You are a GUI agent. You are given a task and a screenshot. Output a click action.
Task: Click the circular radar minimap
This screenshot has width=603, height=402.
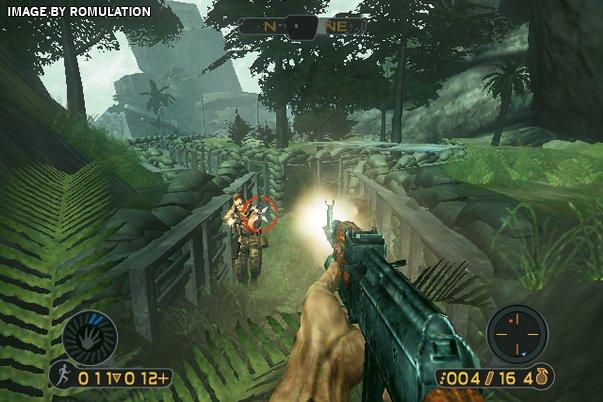(x=515, y=333)
